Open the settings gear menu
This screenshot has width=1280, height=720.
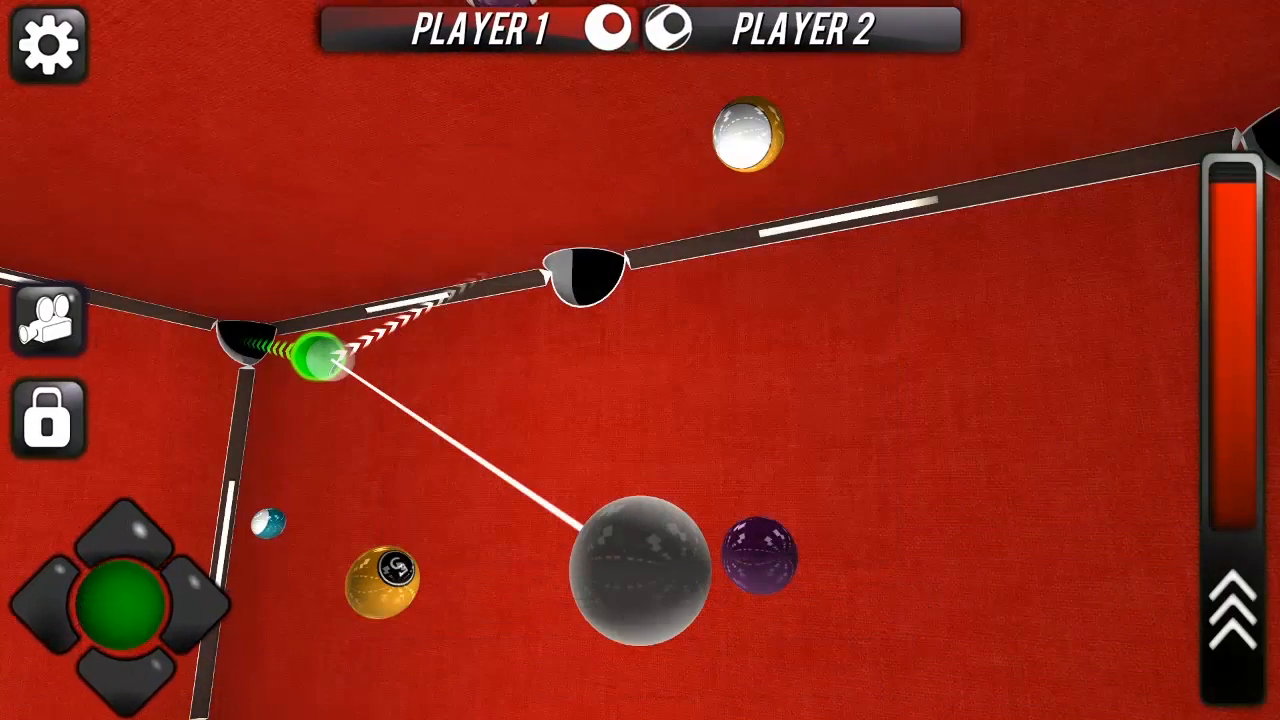(47, 44)
